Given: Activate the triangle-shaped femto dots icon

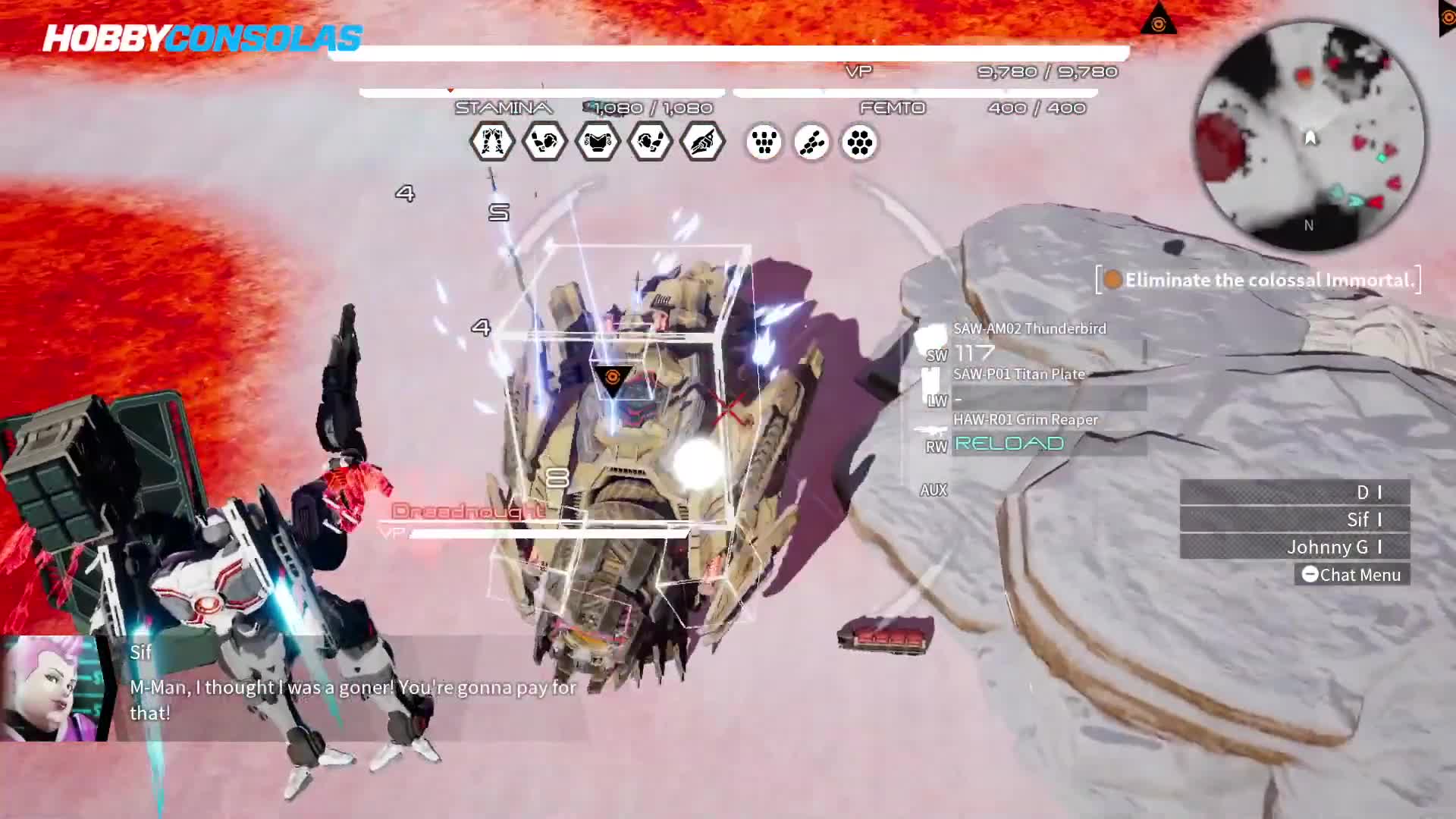Looking at the screenshot, I should 764,143.
